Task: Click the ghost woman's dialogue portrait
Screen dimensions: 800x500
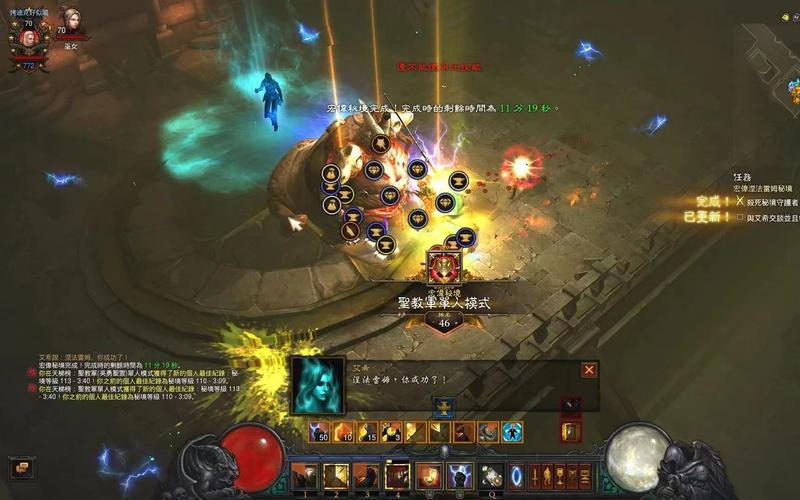Action: pyautogui.click(x=318, y=385)
